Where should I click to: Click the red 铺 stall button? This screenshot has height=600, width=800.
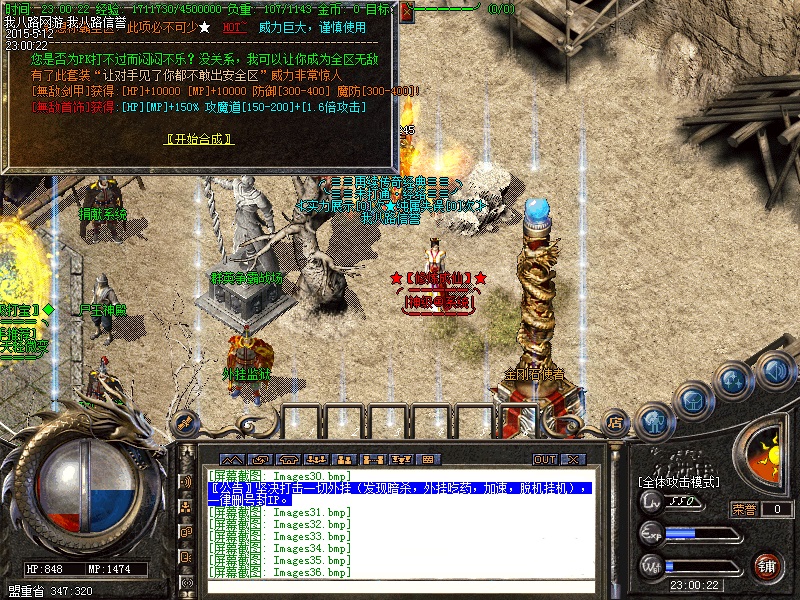(767, 566)
